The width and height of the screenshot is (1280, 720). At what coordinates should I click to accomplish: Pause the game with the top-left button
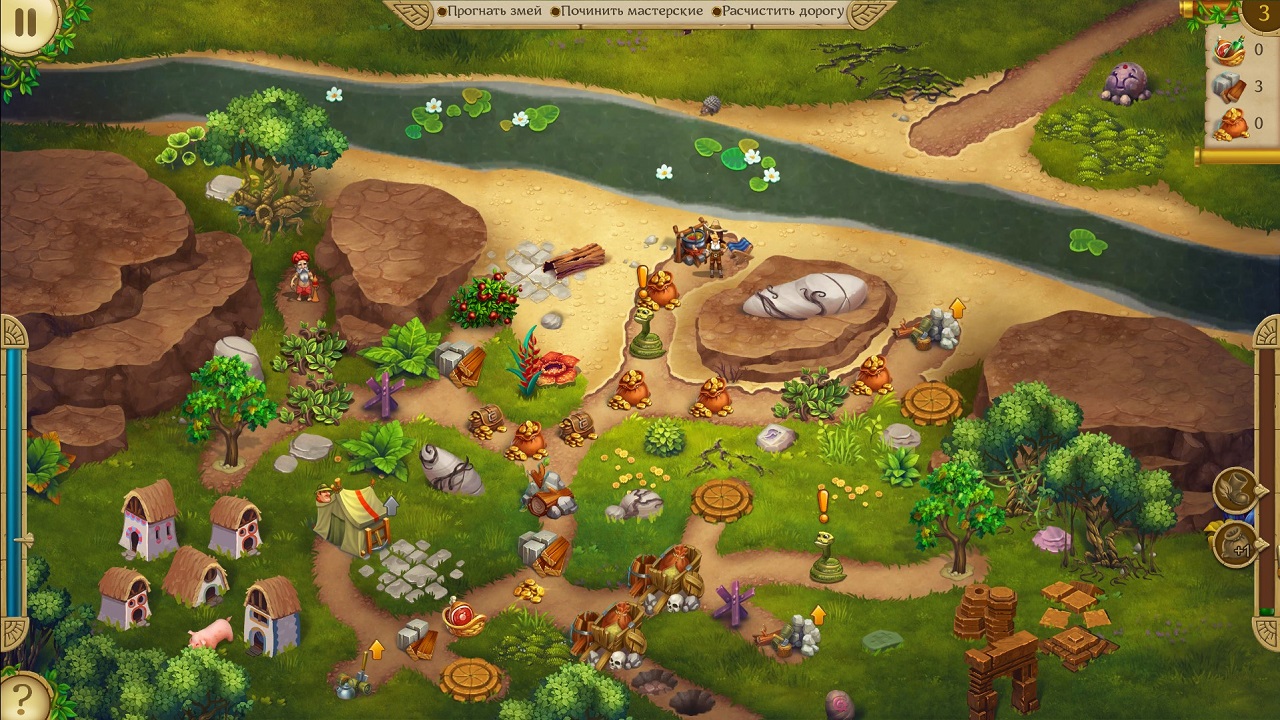26,22
